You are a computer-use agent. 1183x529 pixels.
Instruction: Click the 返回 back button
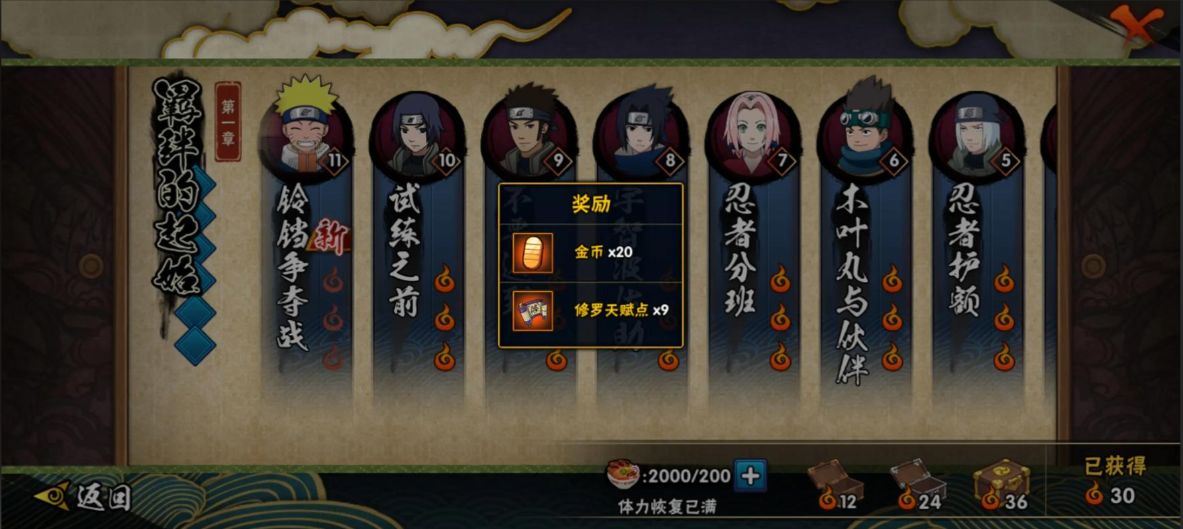(x=84, y=497)
